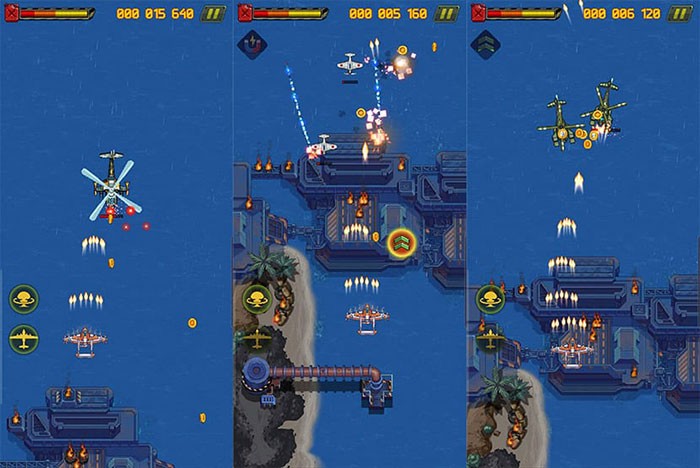
Task: Activate the mushroom-cloud bomb in the 005 160 game
Action: coord(257,299)
